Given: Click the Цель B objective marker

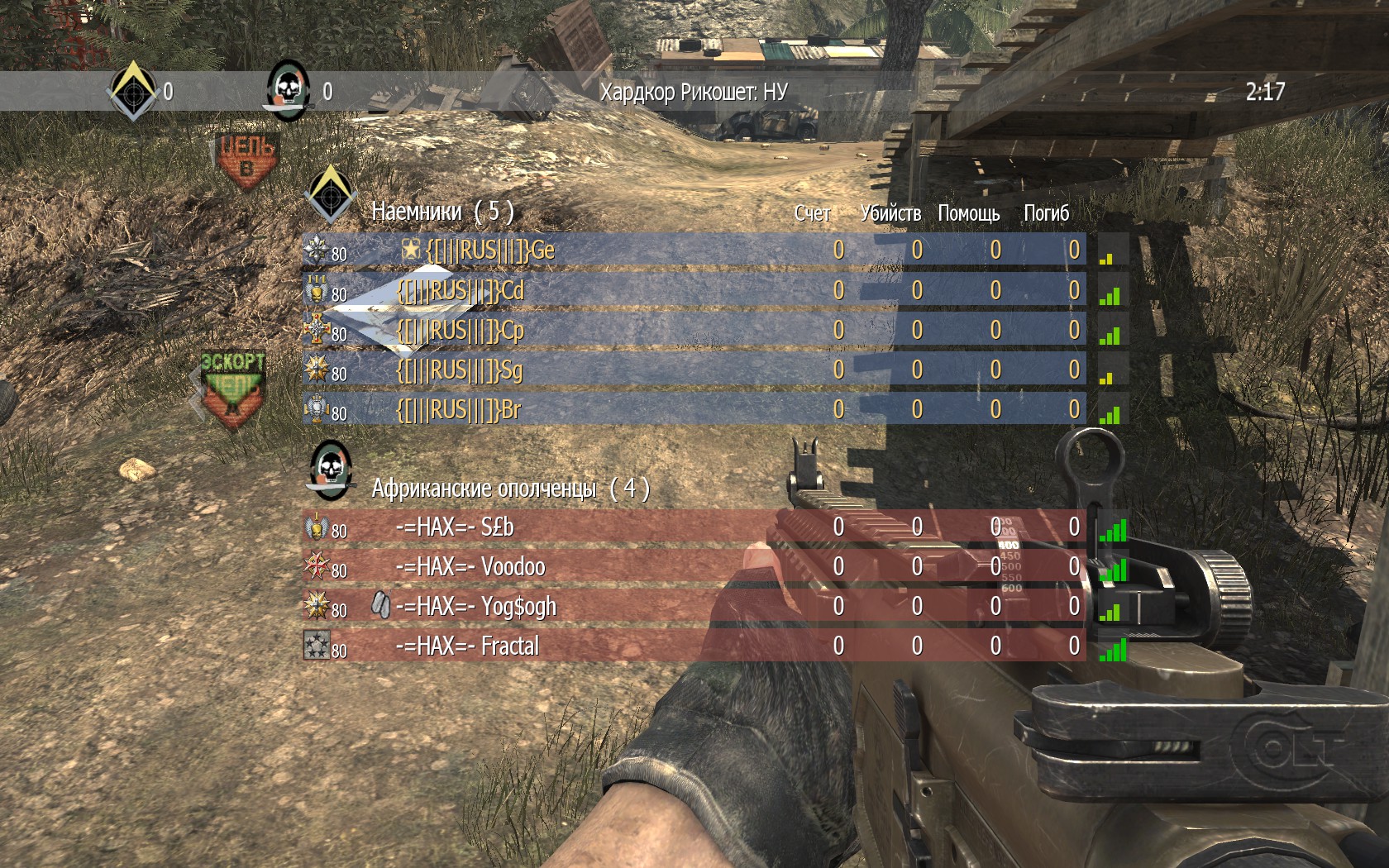Looking at the screenshot, I should pos(246,161).
